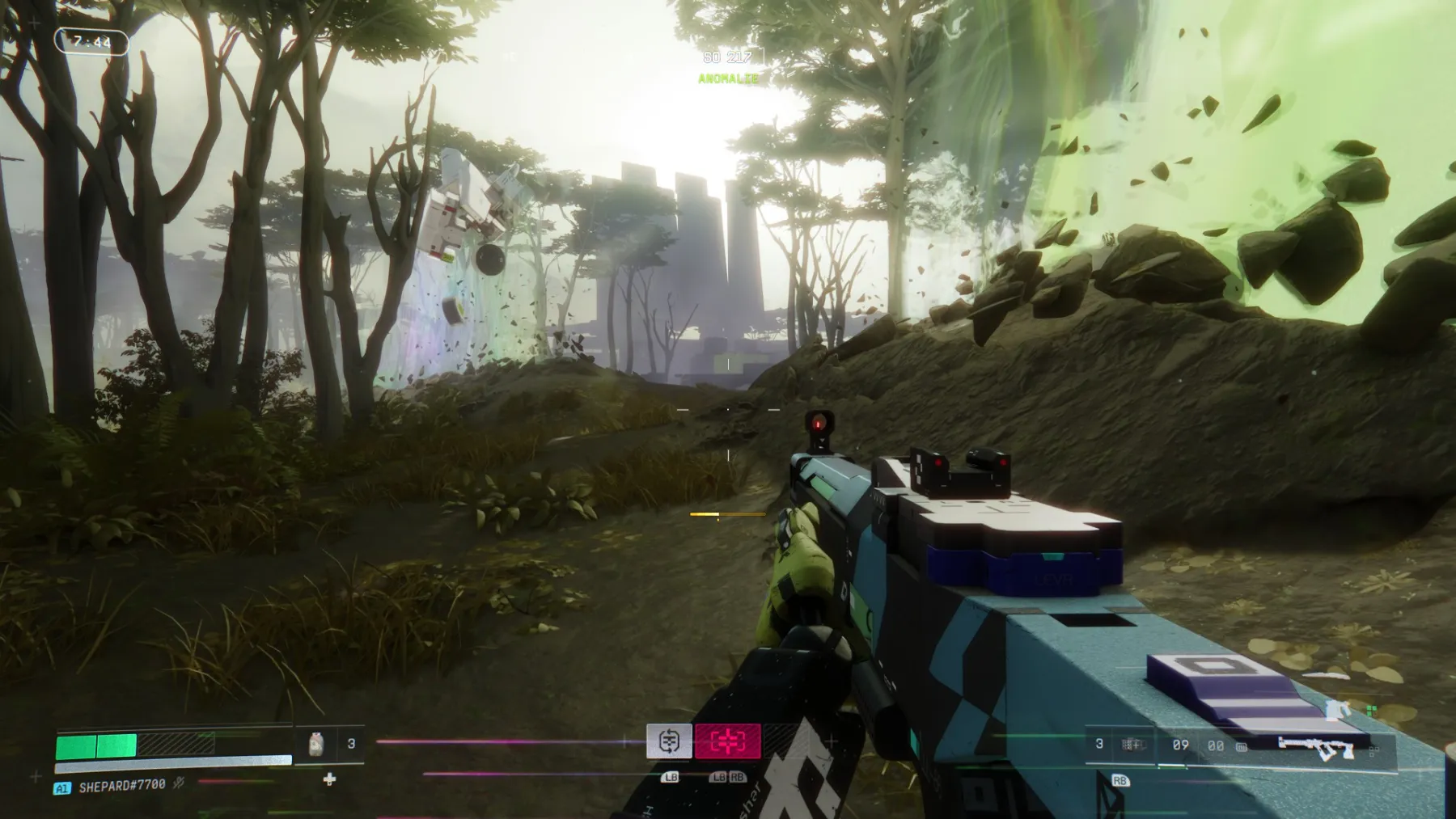Trigger the pink crosshair ability icon

(728, 741)
